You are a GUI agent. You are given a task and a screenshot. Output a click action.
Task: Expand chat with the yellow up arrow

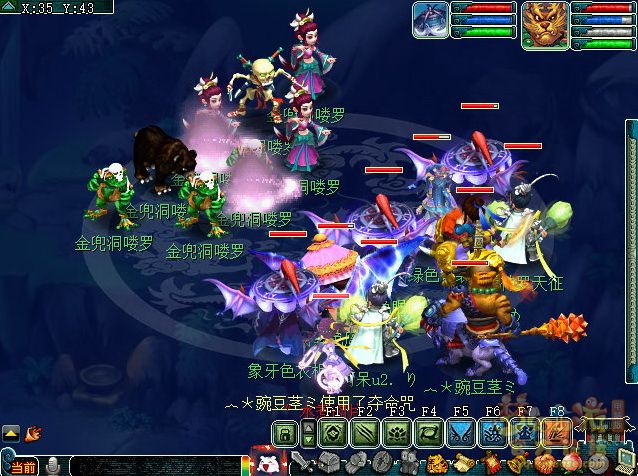point(11,433)
